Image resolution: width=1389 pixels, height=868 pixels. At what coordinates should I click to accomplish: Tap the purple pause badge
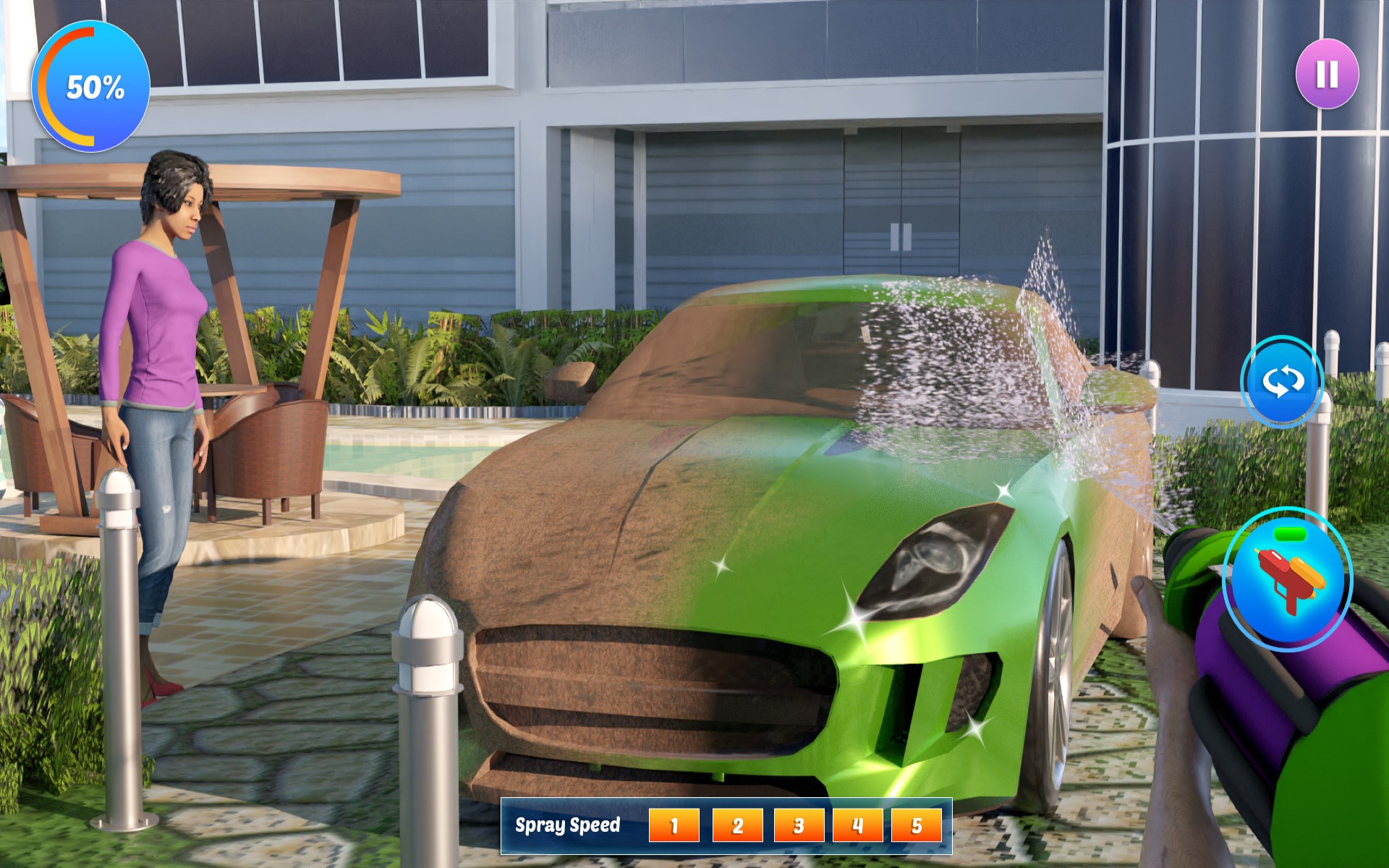point(1328,72)
